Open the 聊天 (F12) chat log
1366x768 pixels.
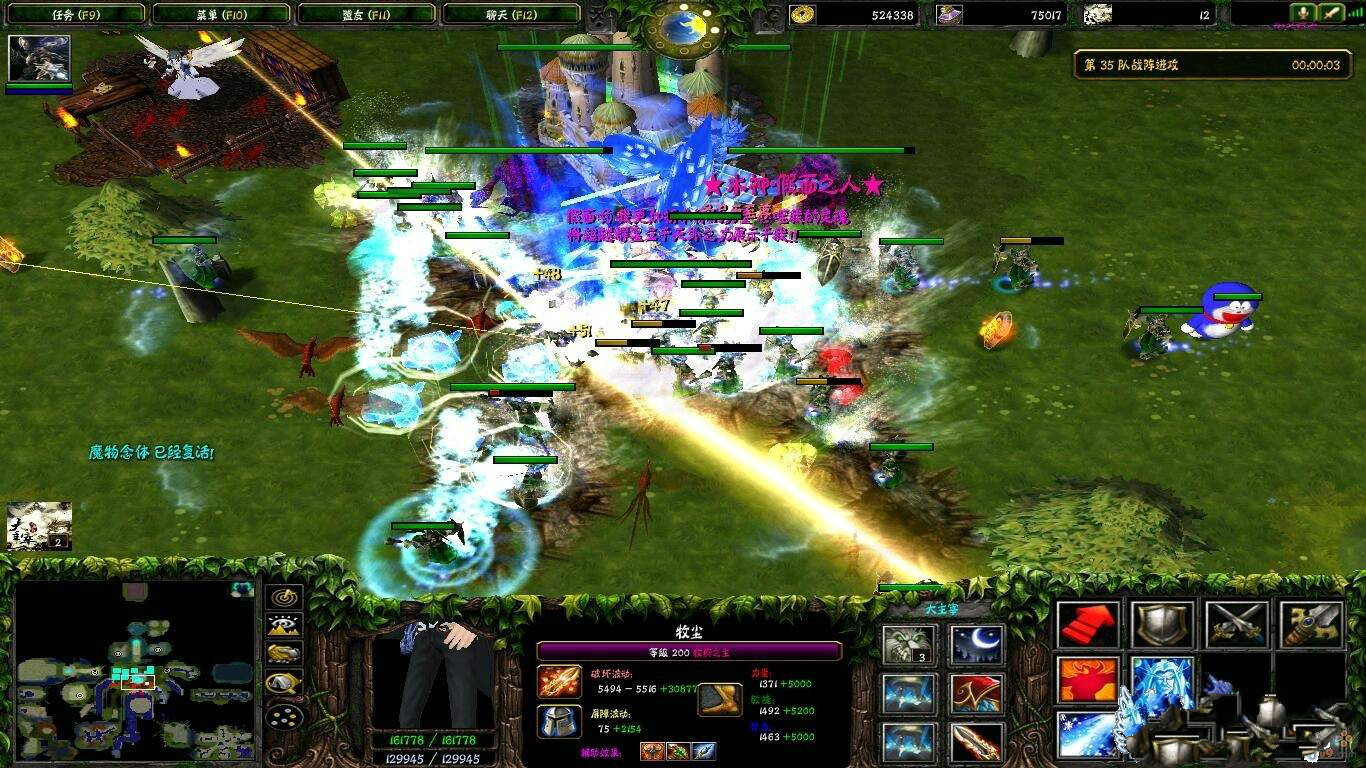pyautogui.click(x=512, y=14)
